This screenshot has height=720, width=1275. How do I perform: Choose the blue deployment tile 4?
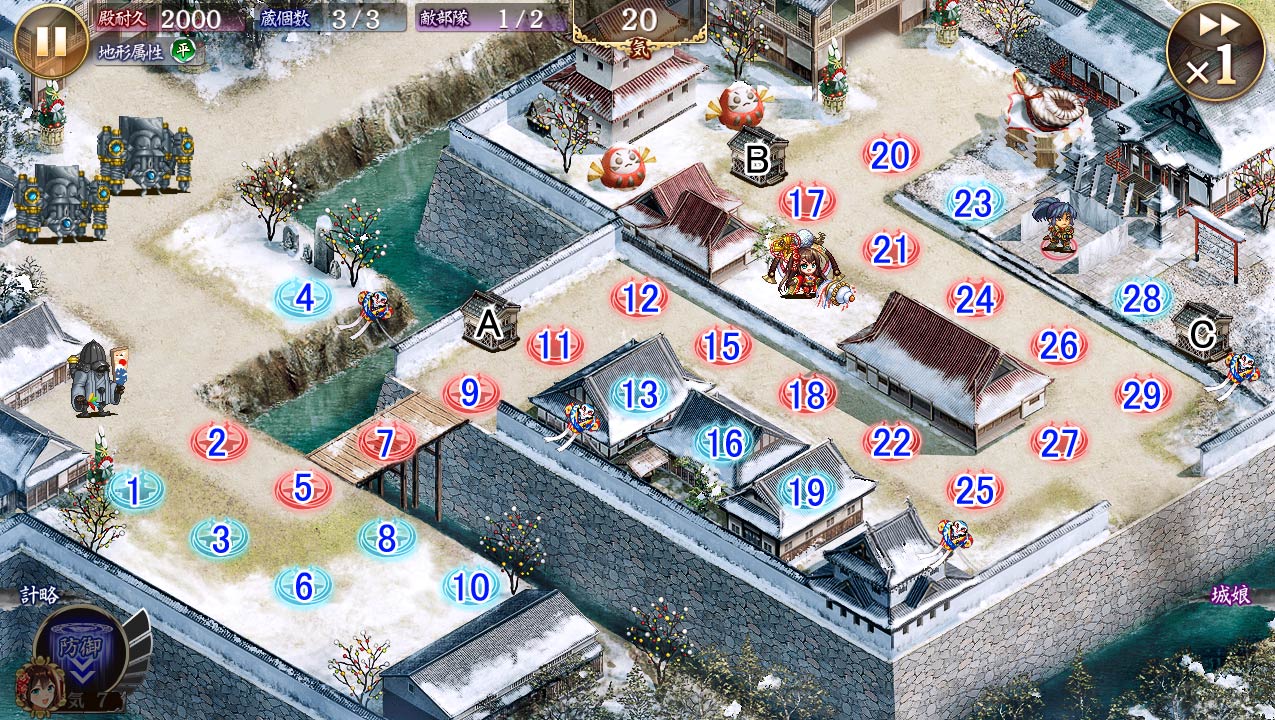pyautogui.click(x=304, y=298)
